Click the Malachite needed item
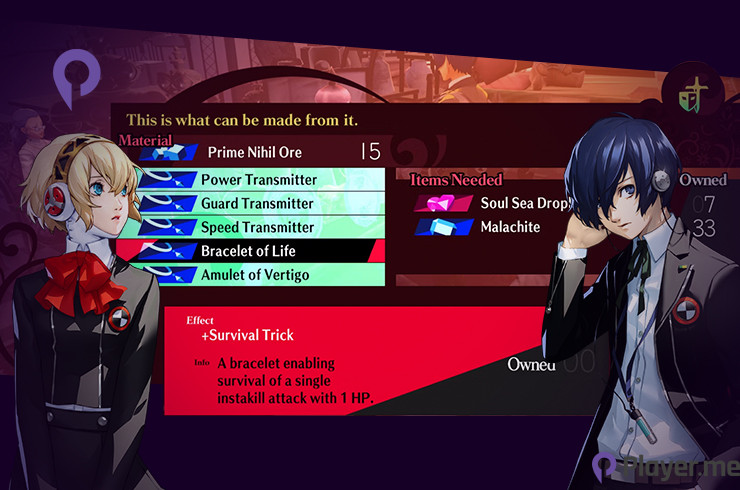This screenshot has height=490, width=740. tap(510, 227)
